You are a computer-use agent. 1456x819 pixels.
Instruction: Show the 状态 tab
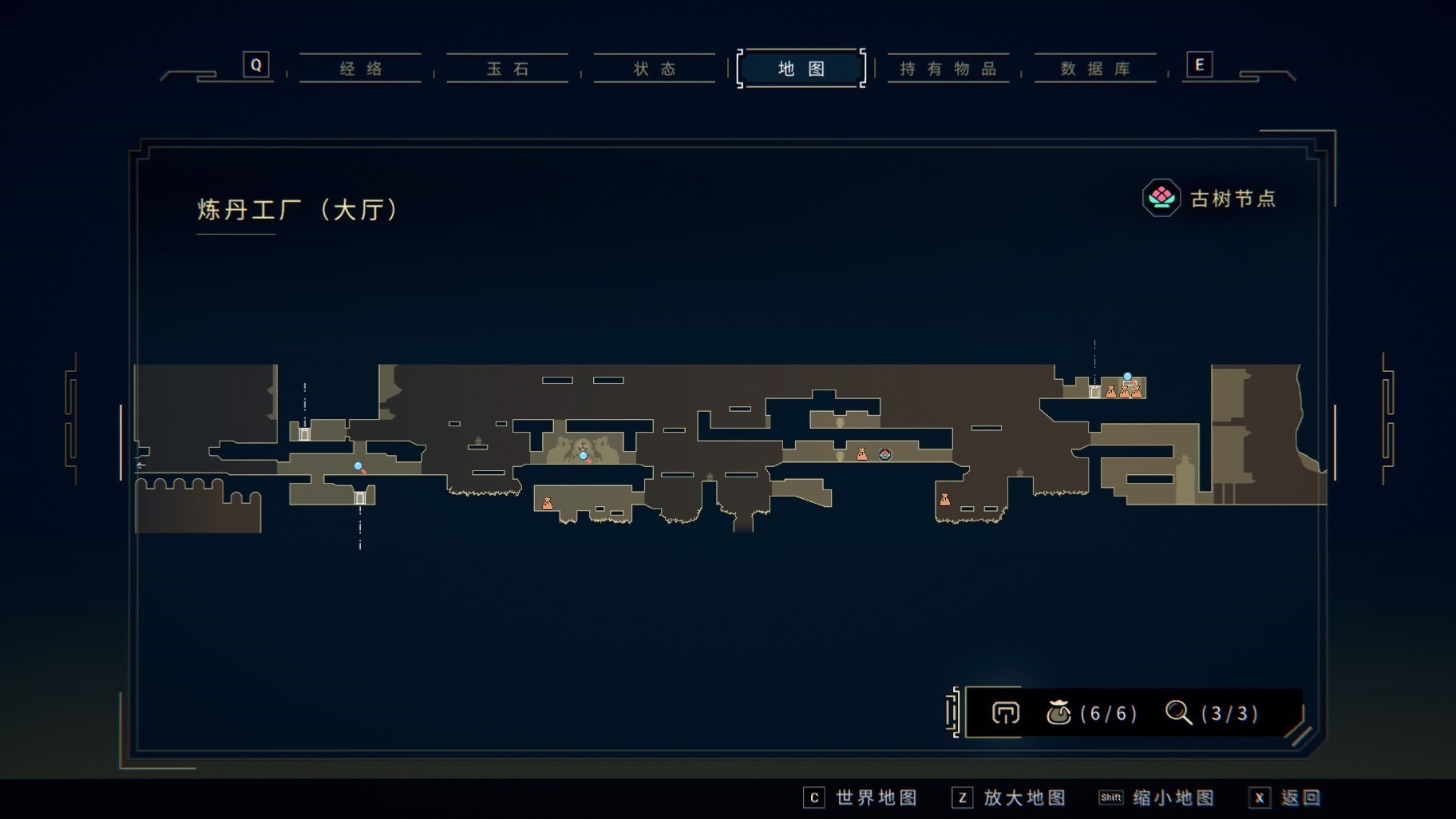pyautogui.click(x=655, y=69)
